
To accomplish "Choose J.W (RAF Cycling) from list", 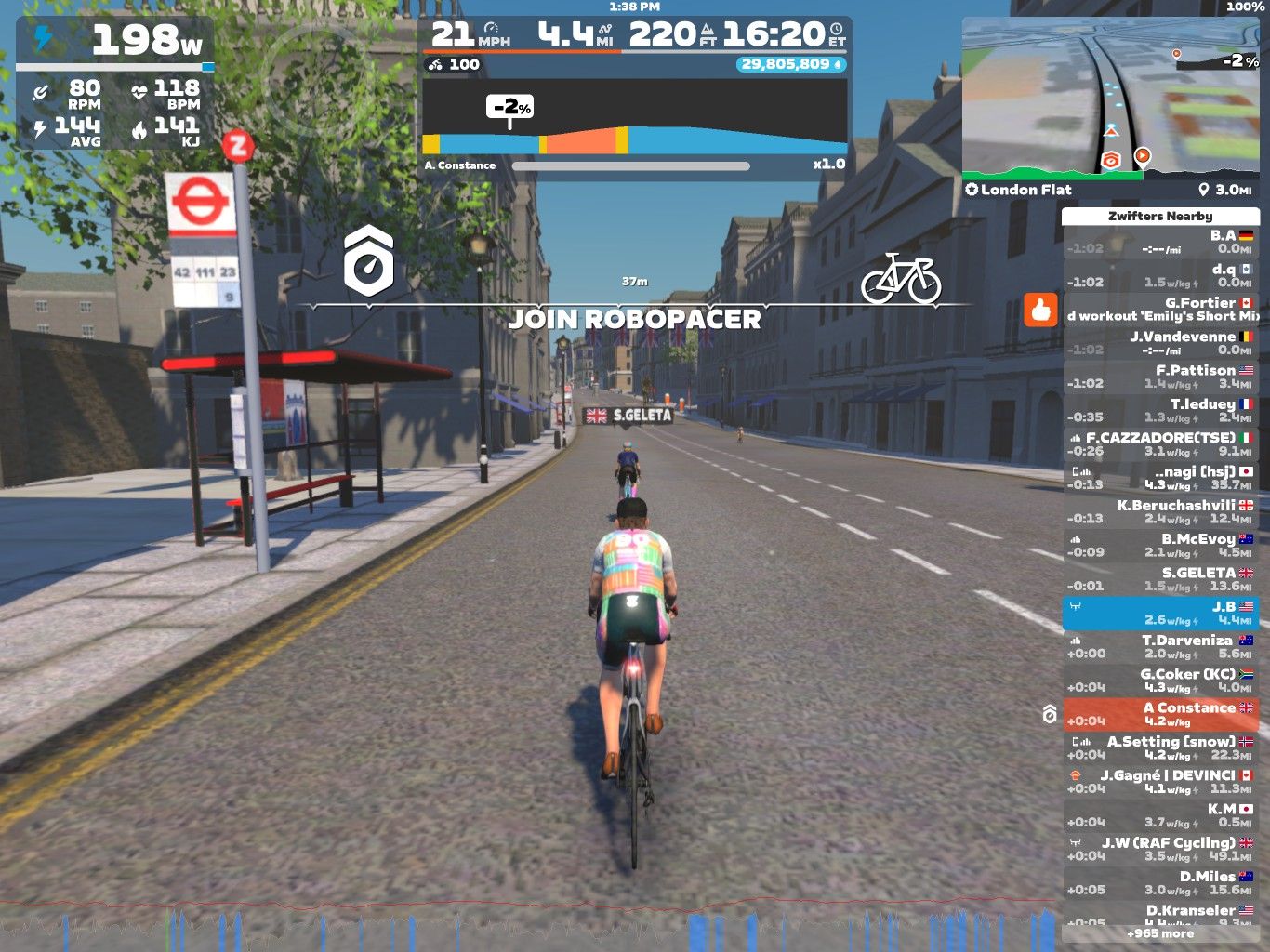I will pos(1160,849).
